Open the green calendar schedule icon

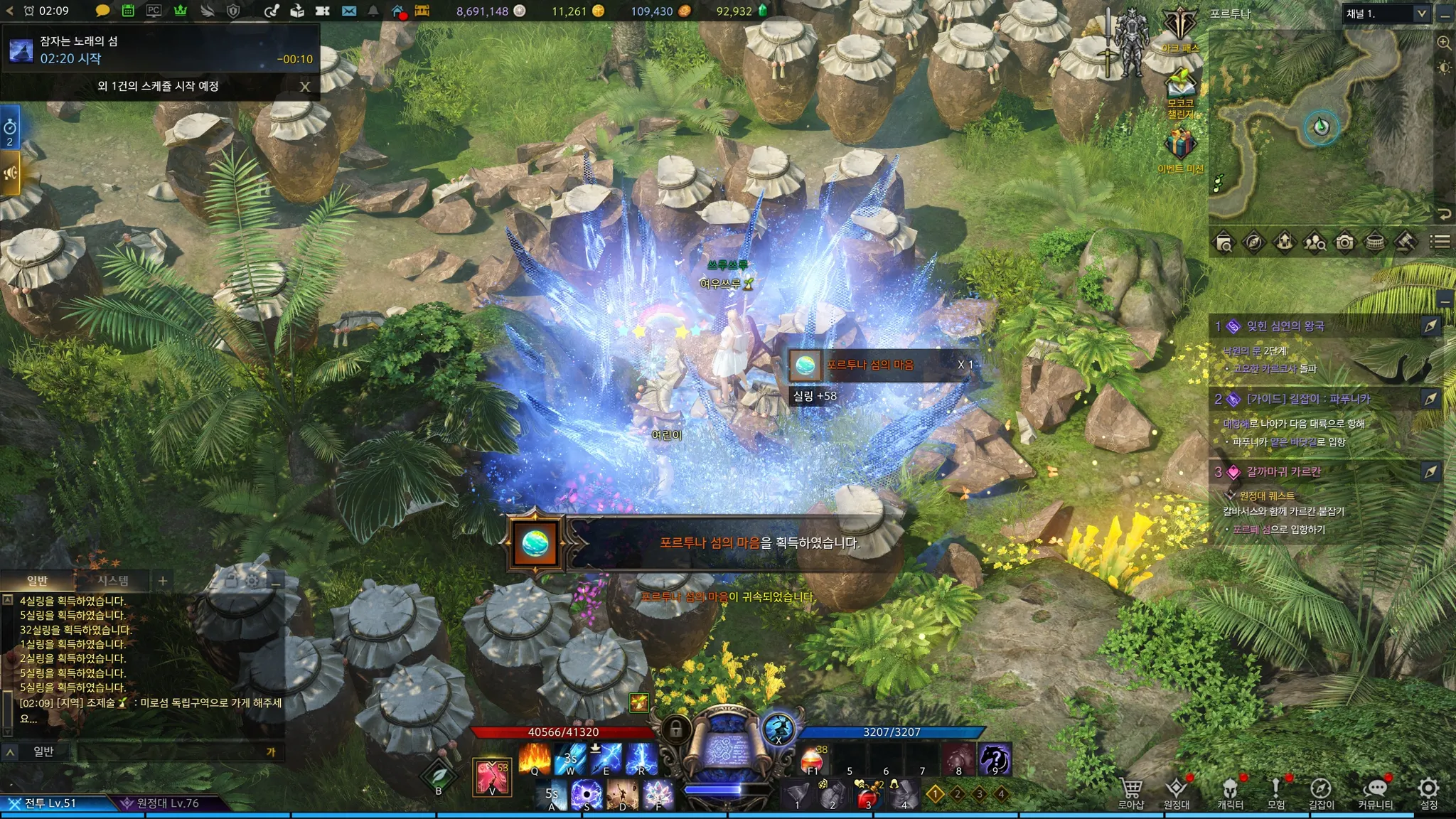click(x=128, y=11)
